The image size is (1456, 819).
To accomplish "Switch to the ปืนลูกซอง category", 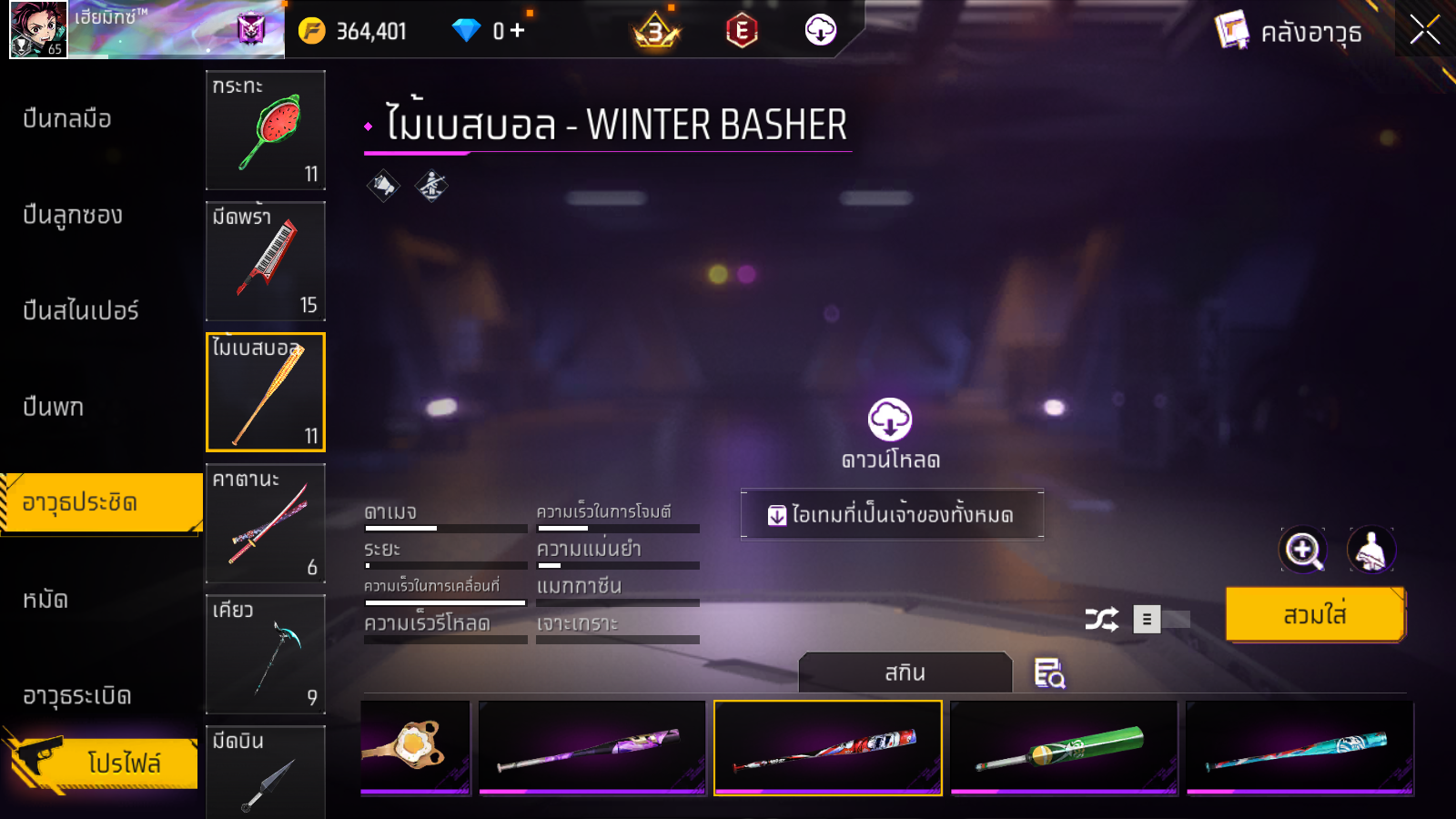I will pos(73,216).
